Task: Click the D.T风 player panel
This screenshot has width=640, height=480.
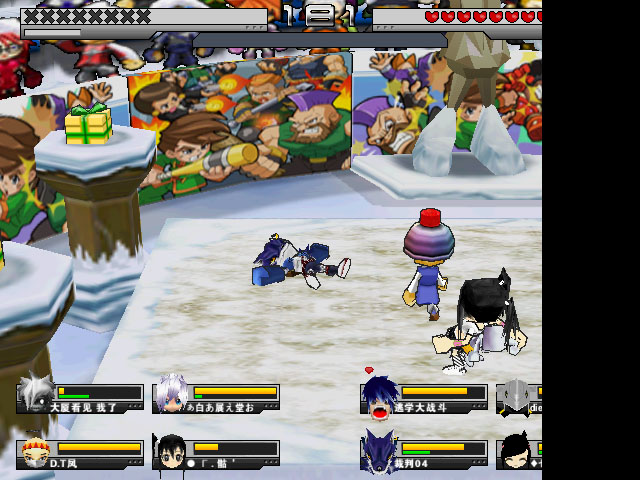Action: coord(80,453)
